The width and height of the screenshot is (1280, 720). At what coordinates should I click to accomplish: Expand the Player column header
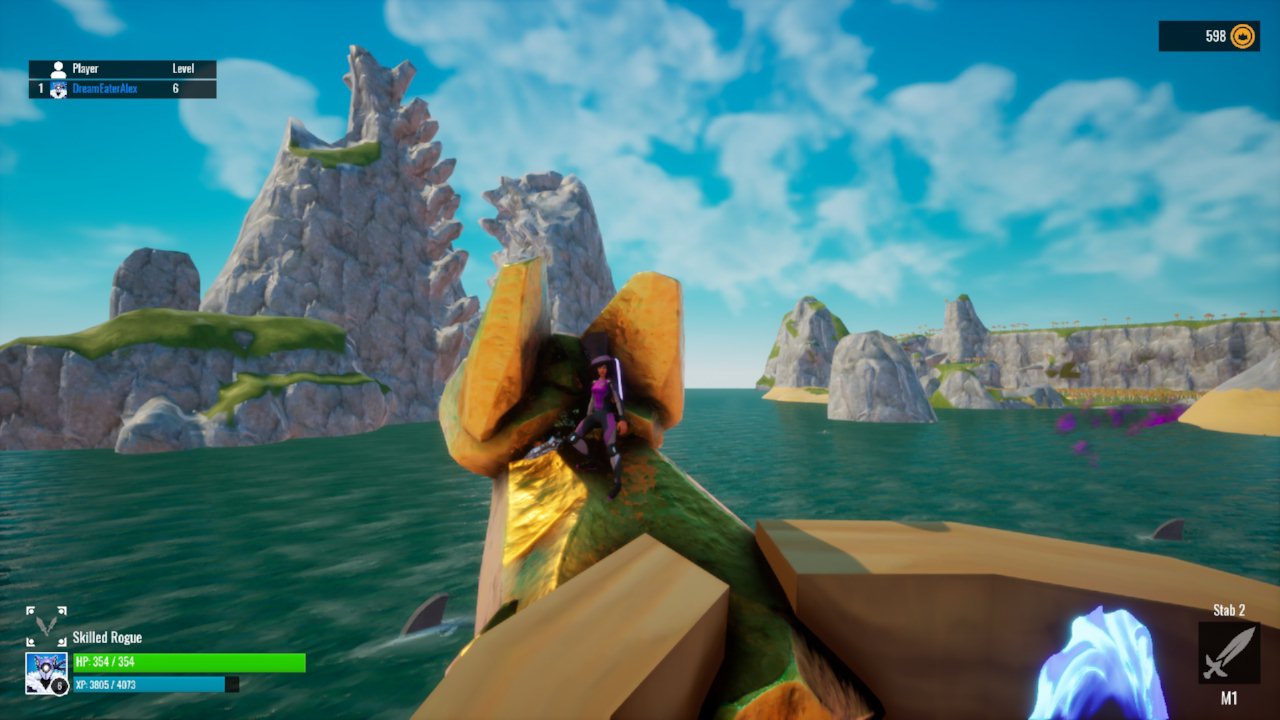click(x=85, y=67)
